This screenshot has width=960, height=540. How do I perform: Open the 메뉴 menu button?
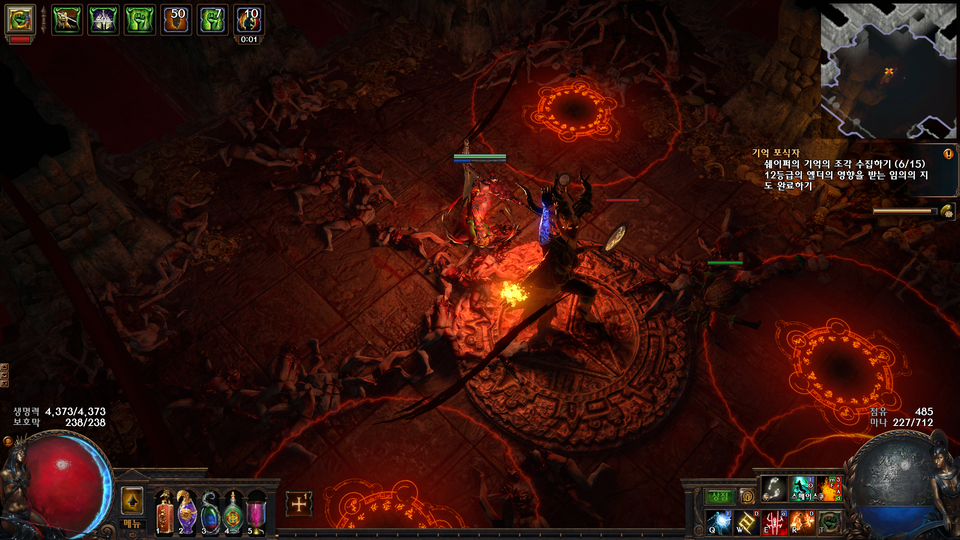tap(132, 524)
